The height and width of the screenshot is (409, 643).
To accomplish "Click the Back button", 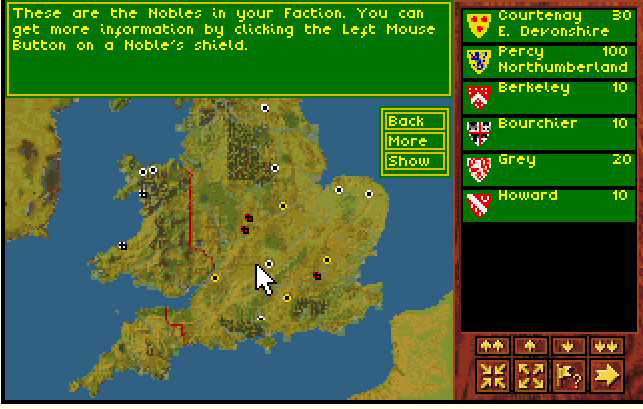I will [x=407, y=121].
